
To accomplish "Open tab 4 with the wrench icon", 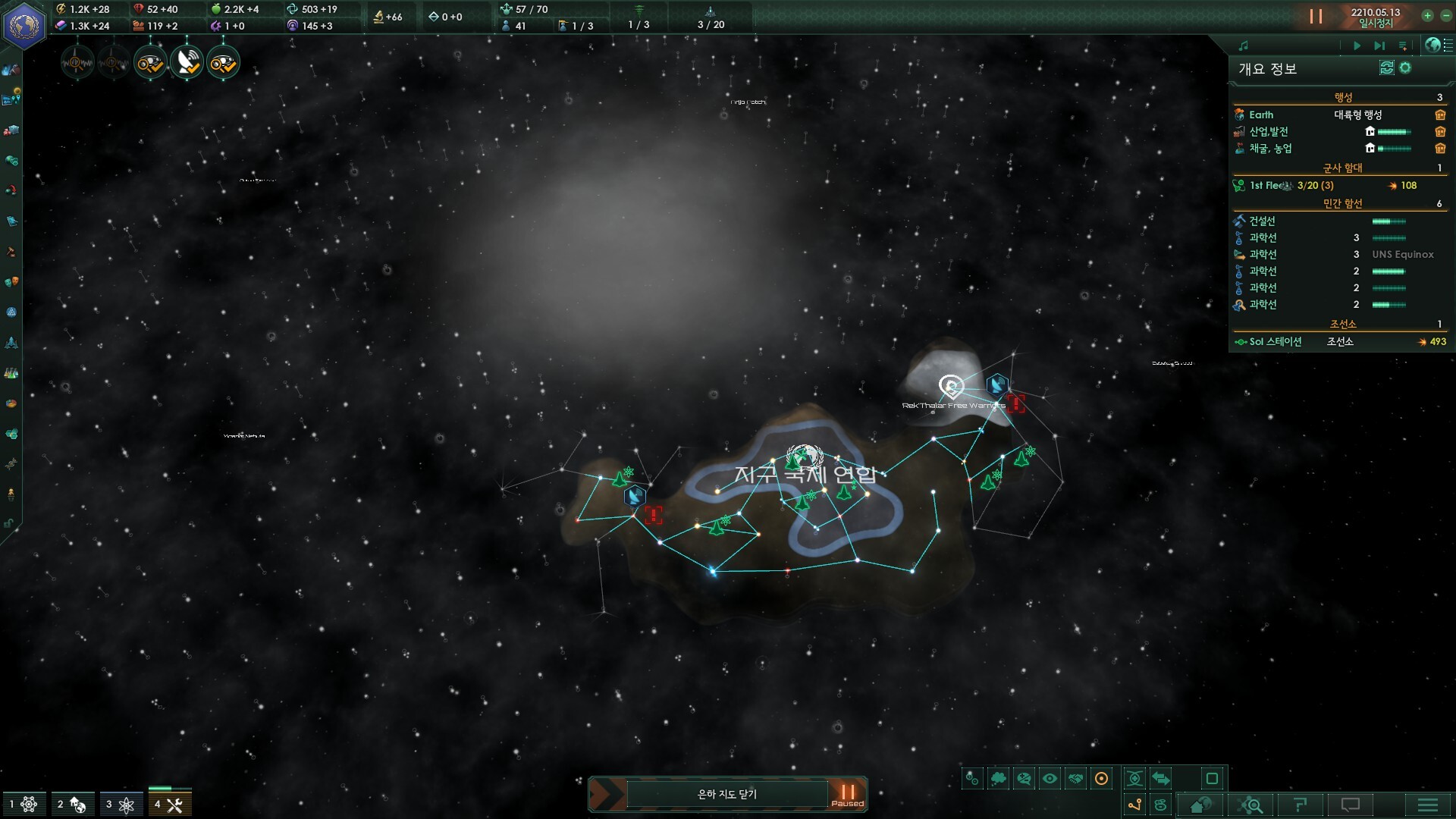I will [169, 805].
